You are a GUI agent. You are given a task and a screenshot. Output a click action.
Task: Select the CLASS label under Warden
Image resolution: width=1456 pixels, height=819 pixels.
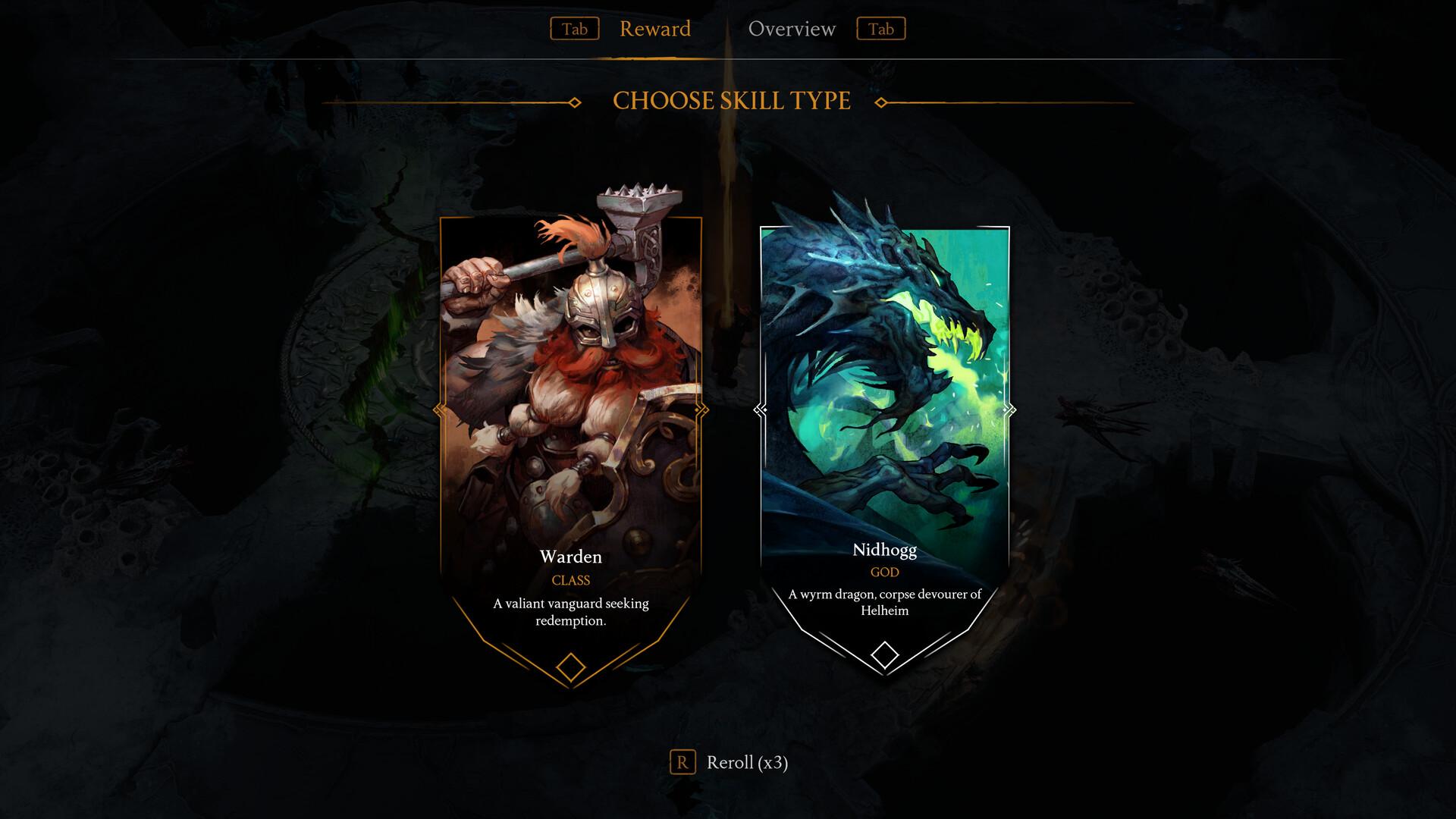pos(570,580)
